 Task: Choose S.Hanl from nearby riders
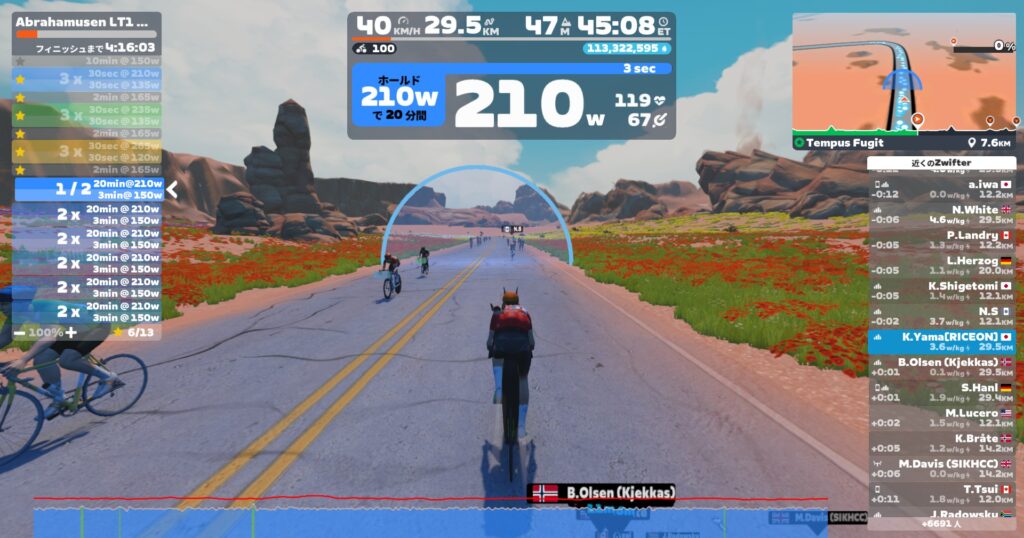click(x=942, y=392)
